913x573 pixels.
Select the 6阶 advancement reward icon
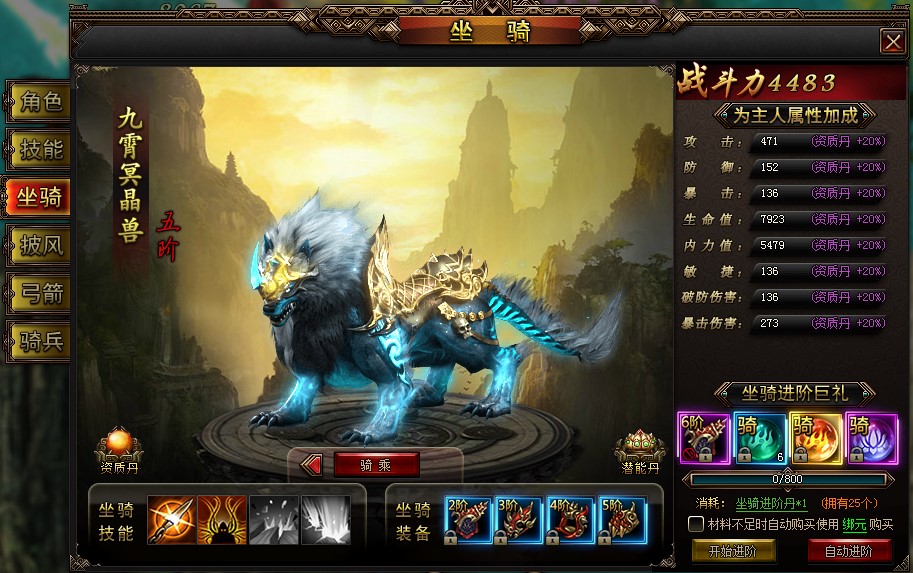pyautogui.click(x=703, y=437)
